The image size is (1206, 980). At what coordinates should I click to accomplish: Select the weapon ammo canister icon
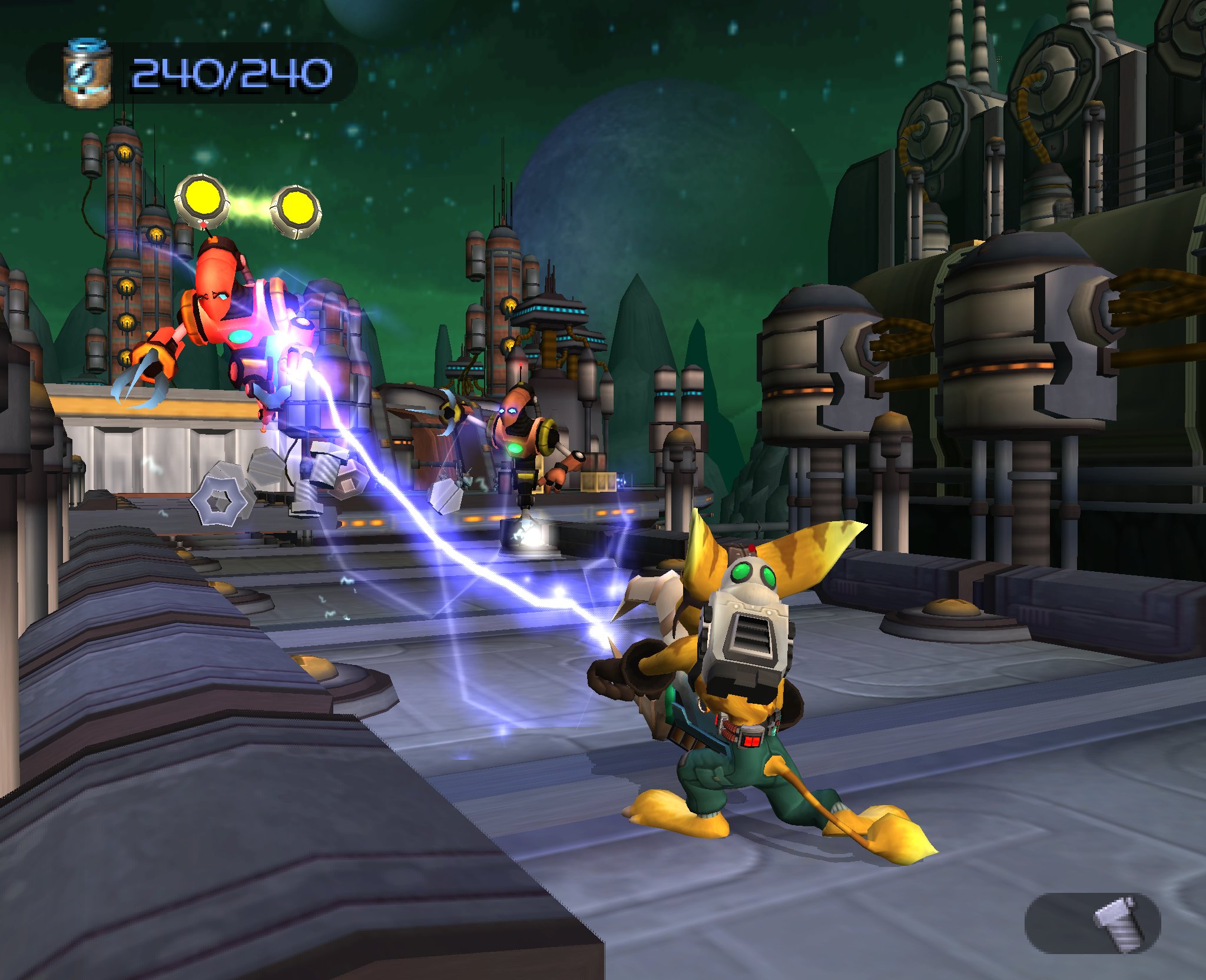tap(87, 73)
